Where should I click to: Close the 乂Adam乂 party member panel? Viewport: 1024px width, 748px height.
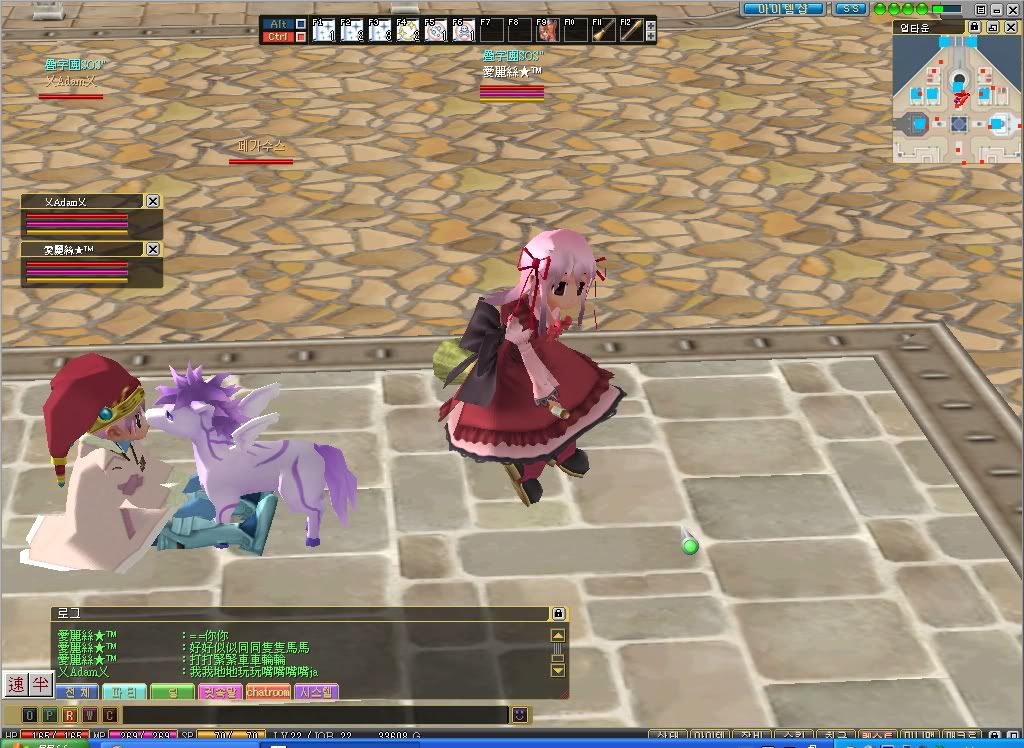click(153, 201)
